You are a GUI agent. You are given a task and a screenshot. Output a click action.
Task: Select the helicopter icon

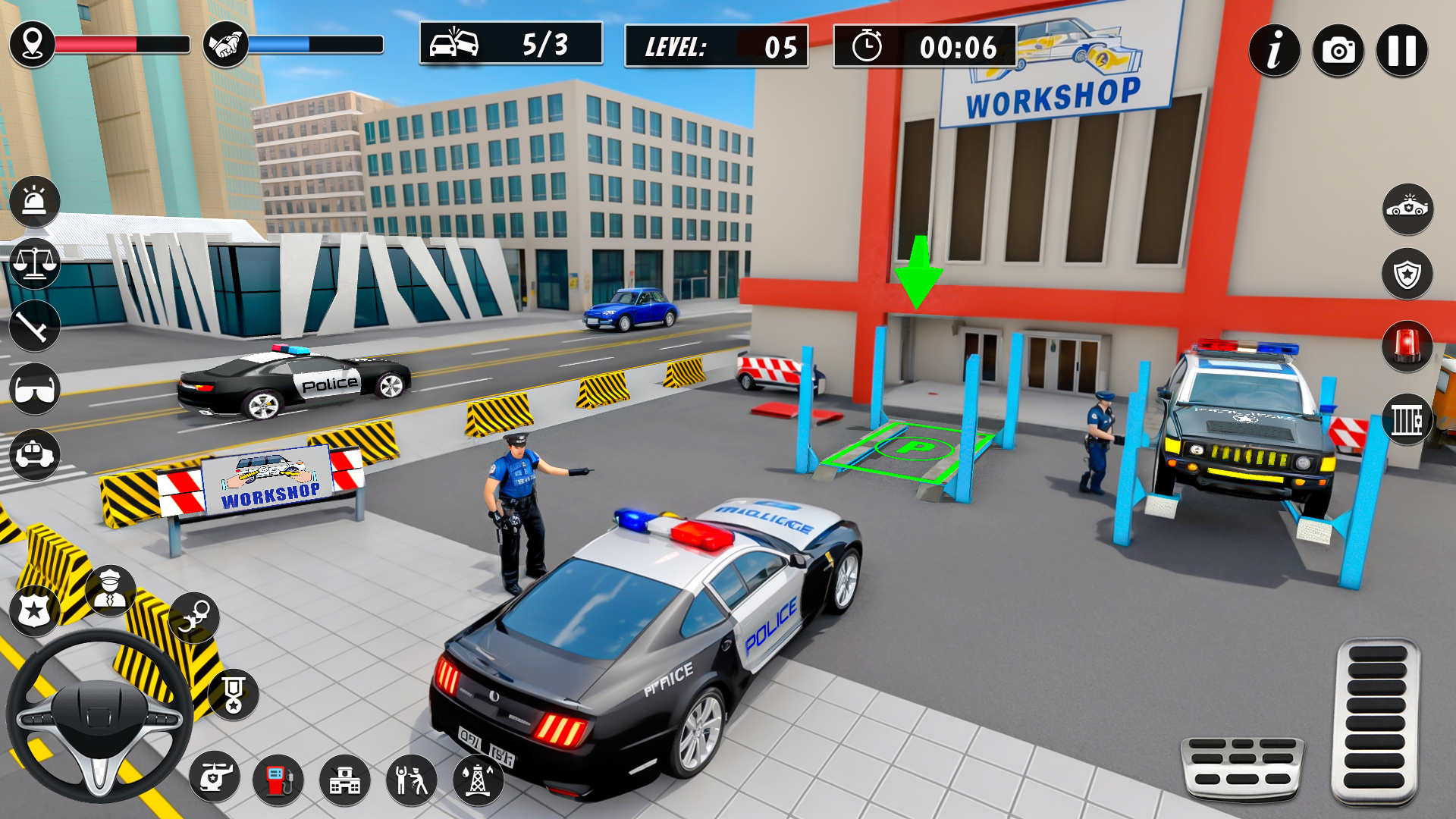point(215,776)
